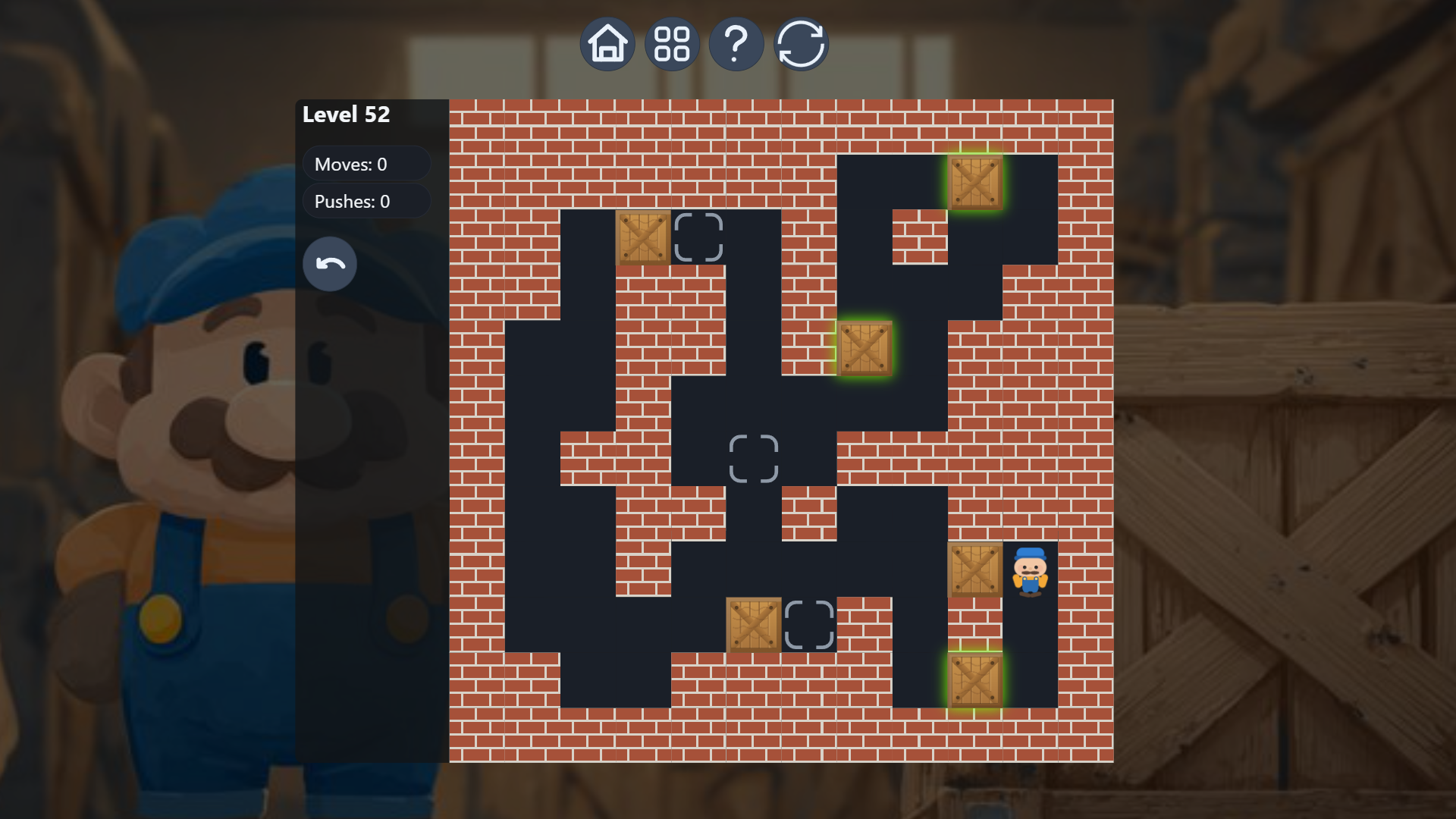This screenshot has height=819, width=1456.
Task: Click the center target square
Action: click(x=755, y=459)
